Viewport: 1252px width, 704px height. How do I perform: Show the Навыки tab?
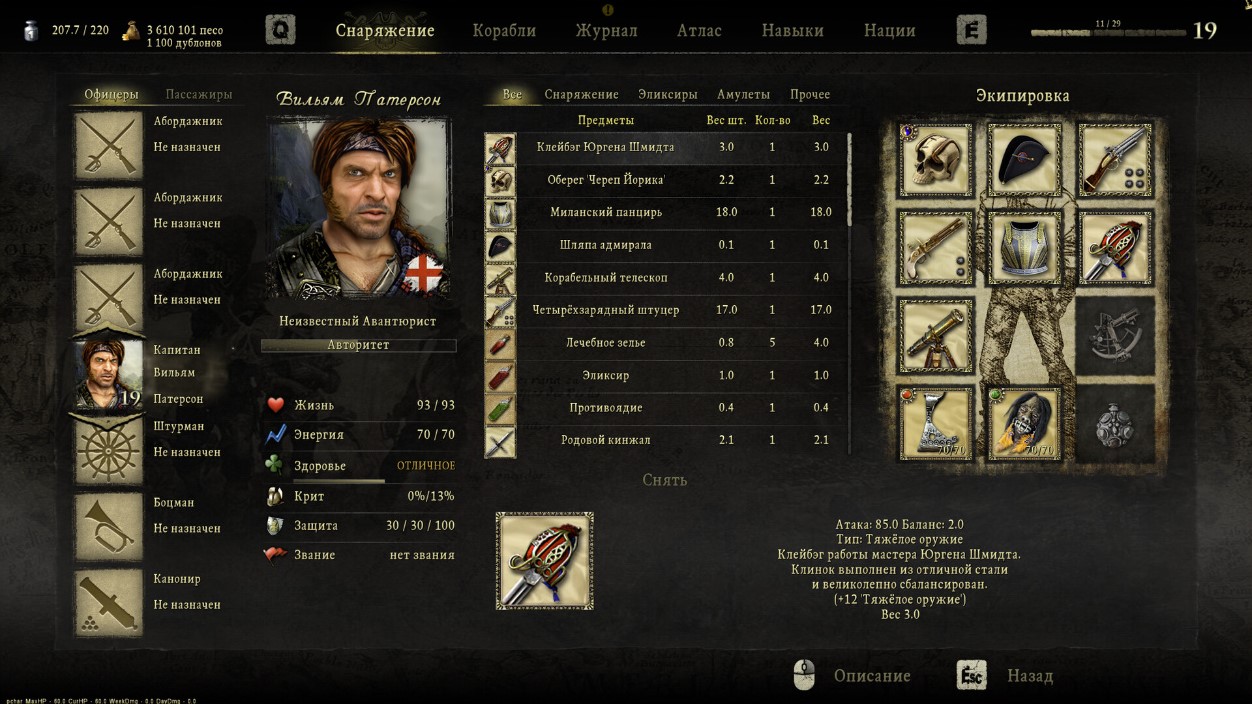click(792, 30)
